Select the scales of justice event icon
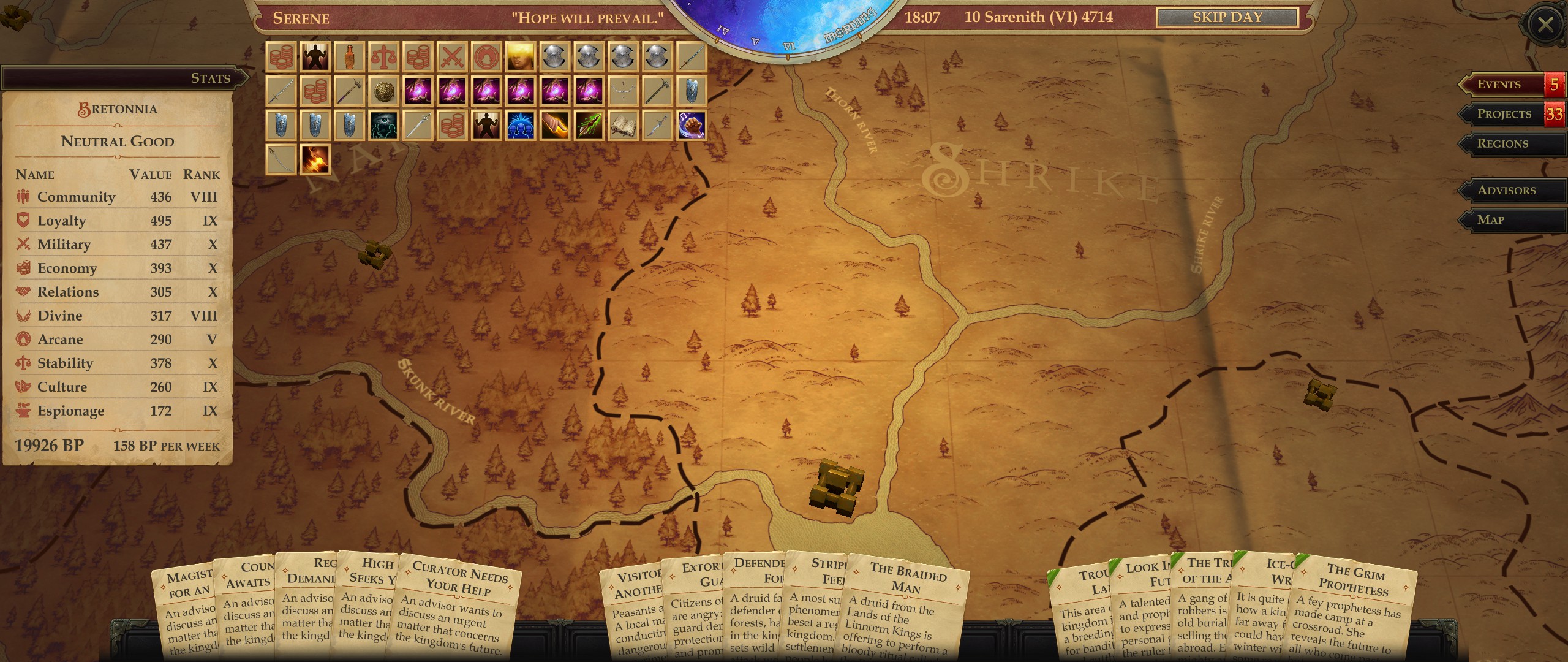1568x662 pixels. coord(384,55)
